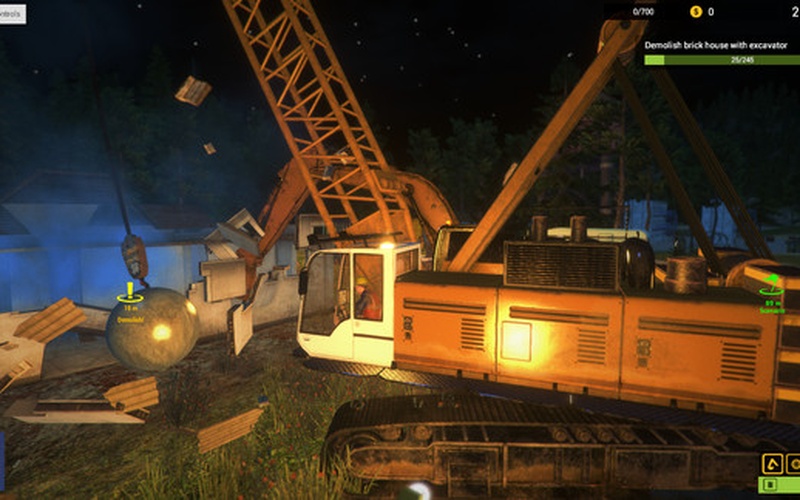Image resolution: width=800 pixels, height=500 pixels.
Task: Click the gold dollar coin icon
Action: coord(696,12)
